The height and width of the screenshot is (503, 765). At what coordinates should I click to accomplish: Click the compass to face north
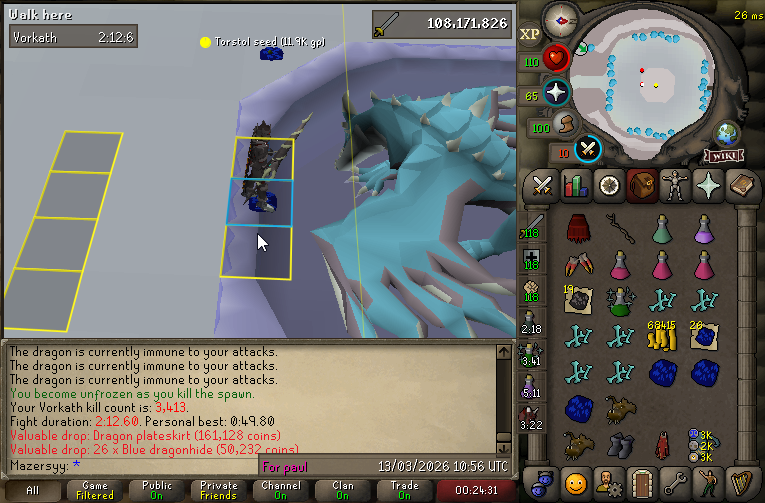tap(563, 19)
